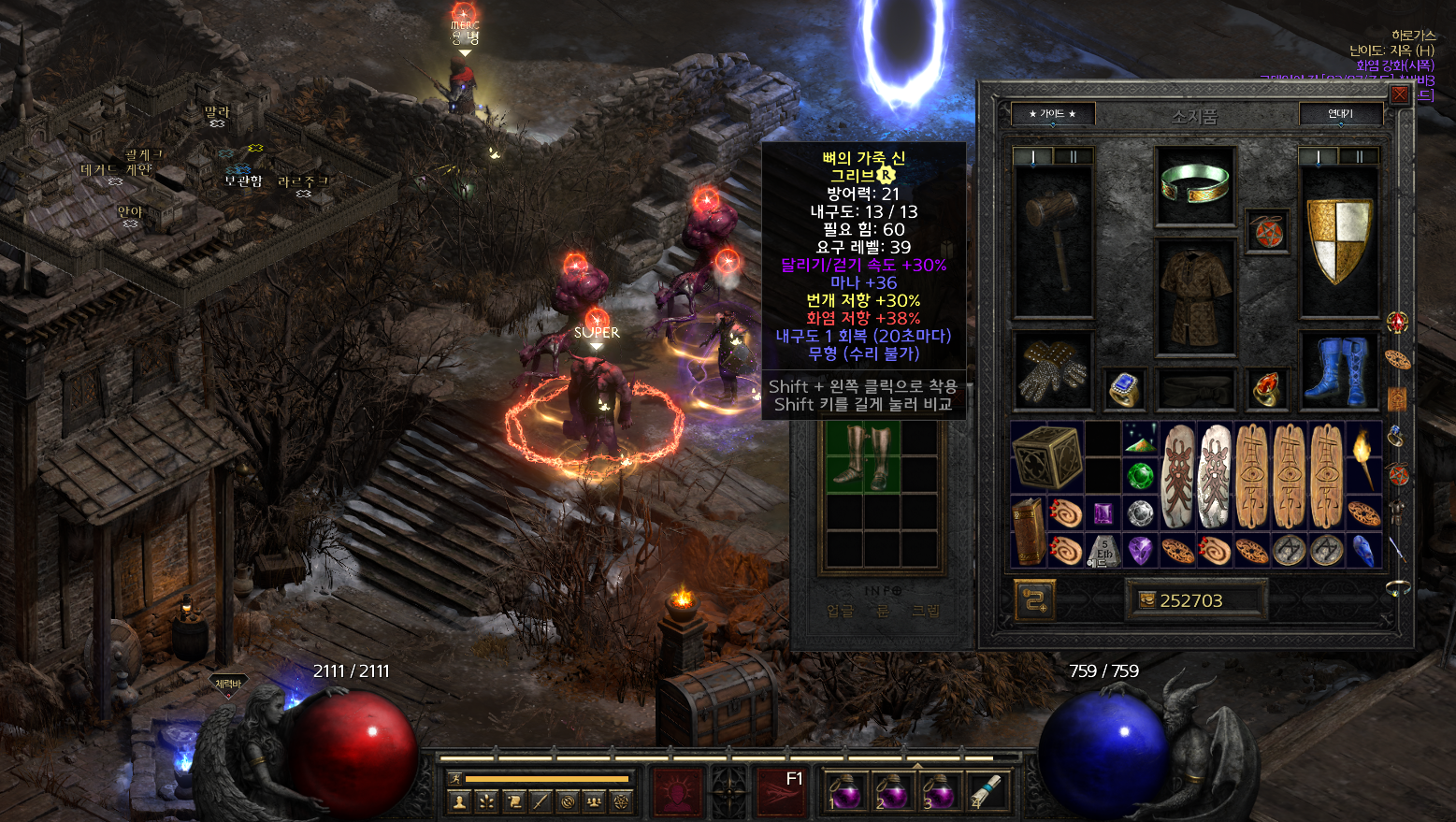
Task: Select the Horadric Cube in inventory
Action: tap(1046, 456)
